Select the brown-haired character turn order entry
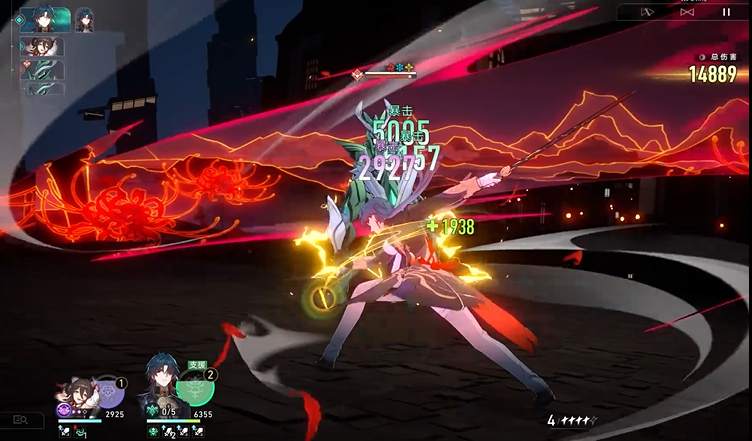The image size is (752, 441). (x=42, y=47)
